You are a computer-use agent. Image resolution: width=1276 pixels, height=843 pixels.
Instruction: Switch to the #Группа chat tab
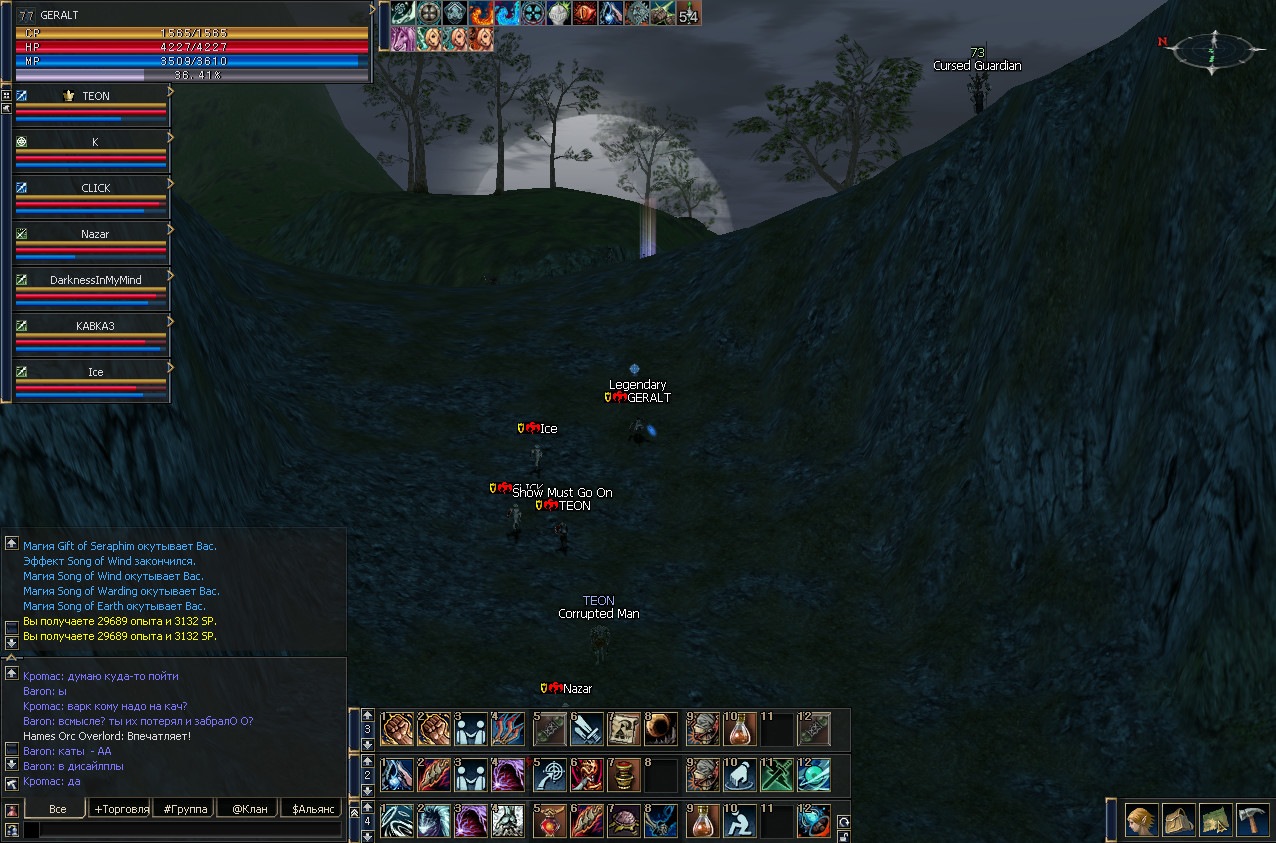pos(185,808)
